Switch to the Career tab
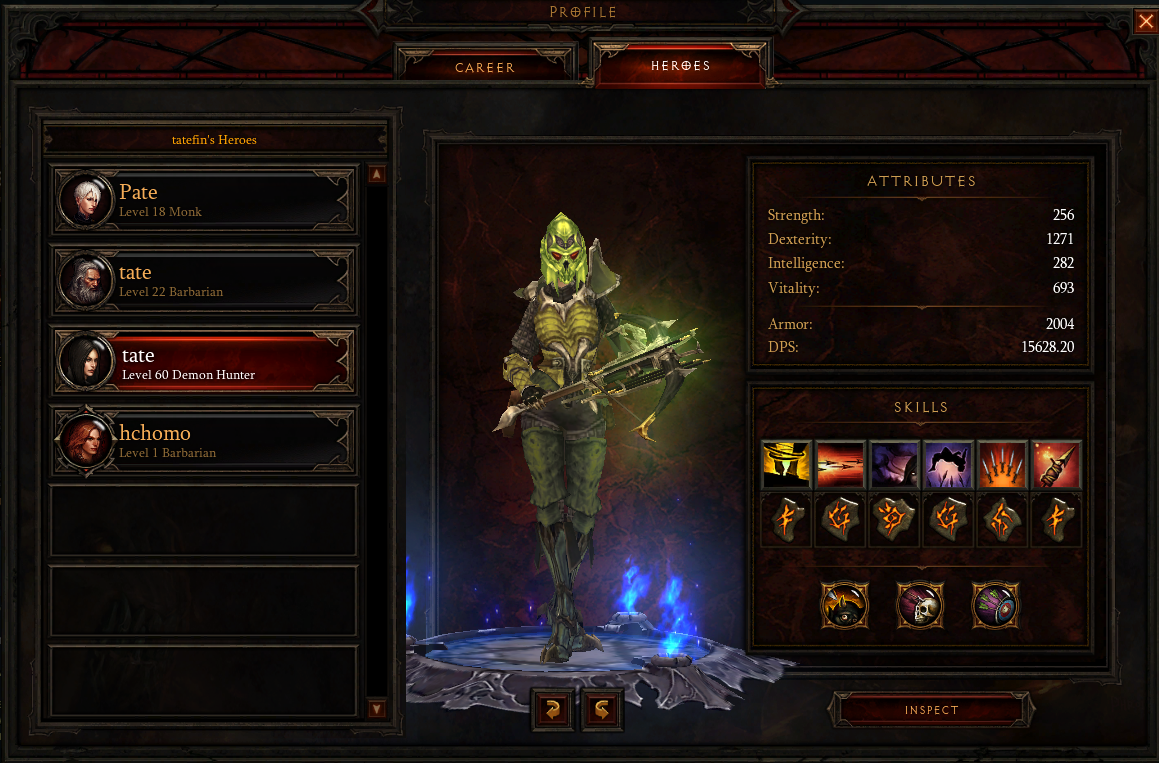The image size is (1159, 763). (485, 67)
